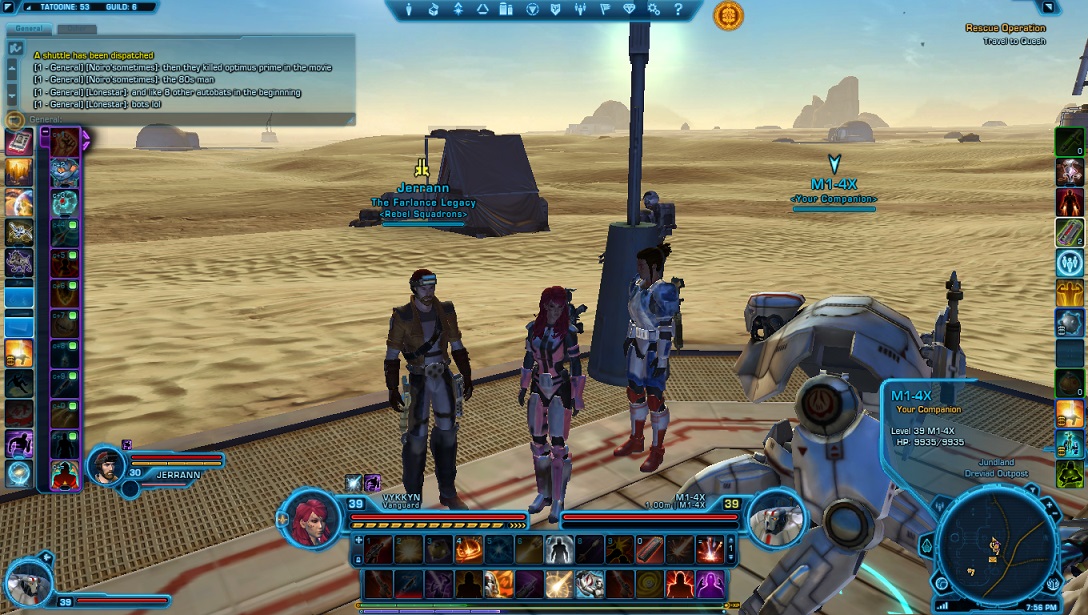
Task: Open the guild flag icon in the top menu
Action: pyautogui.click(x=605, y=9)
